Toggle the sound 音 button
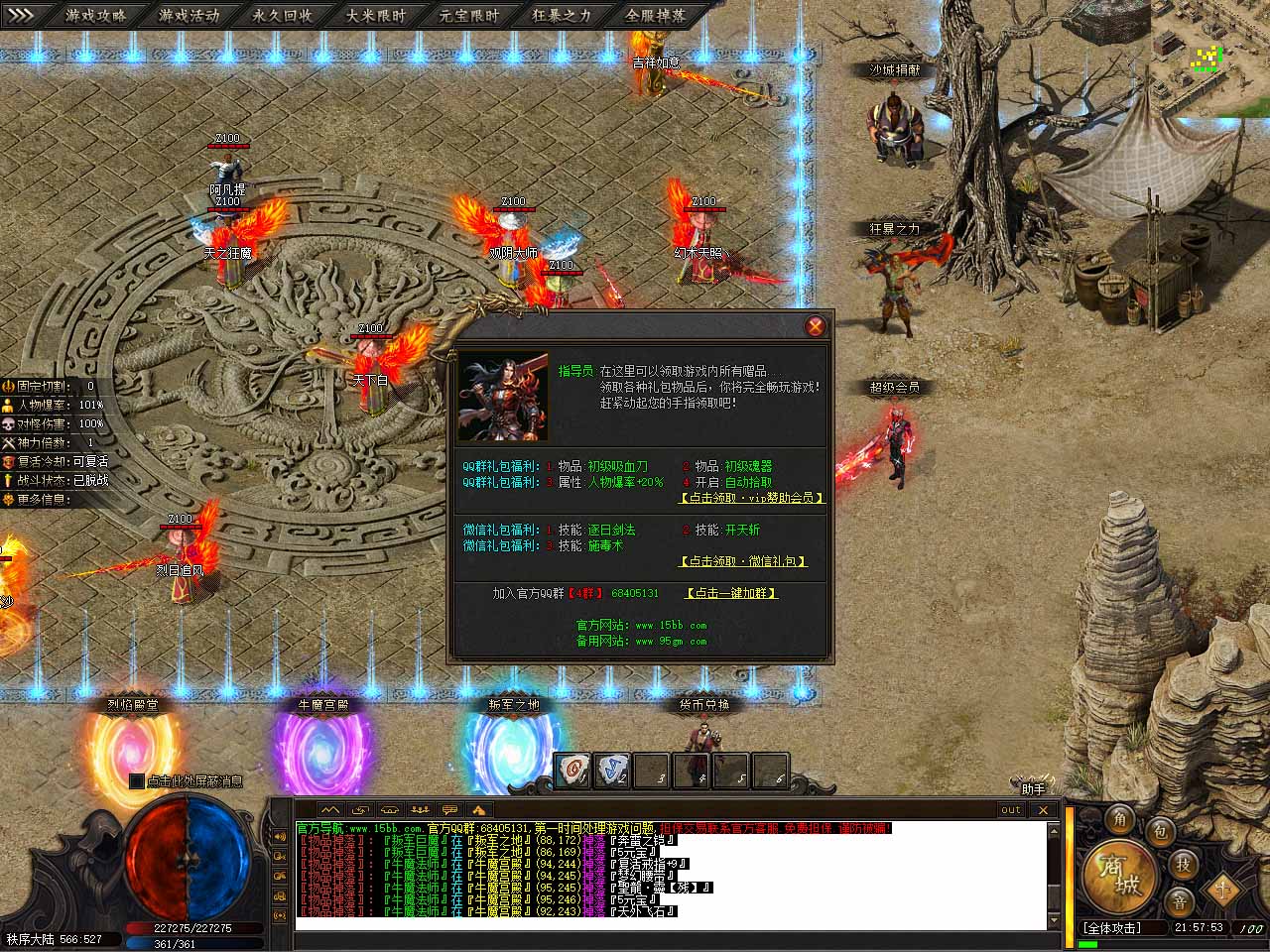 pyautogui.click(x=1179, y=901)
